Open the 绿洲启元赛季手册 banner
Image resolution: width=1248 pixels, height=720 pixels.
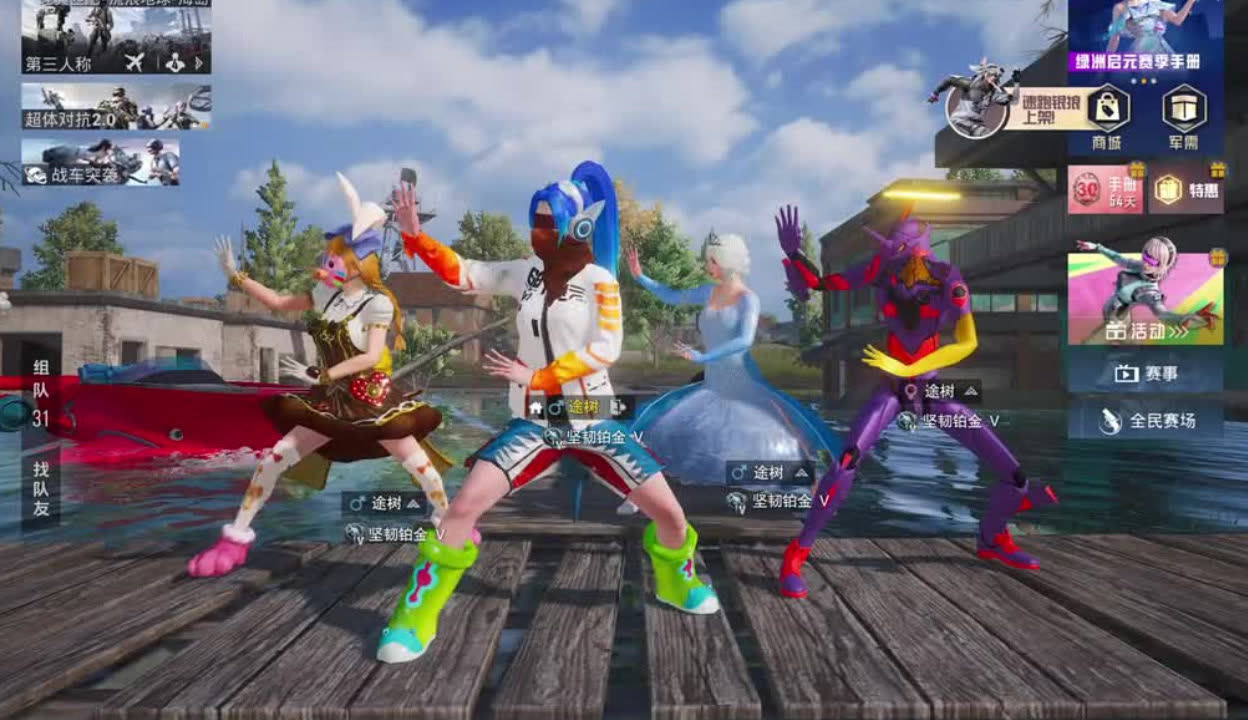(x=1145, y=35)
